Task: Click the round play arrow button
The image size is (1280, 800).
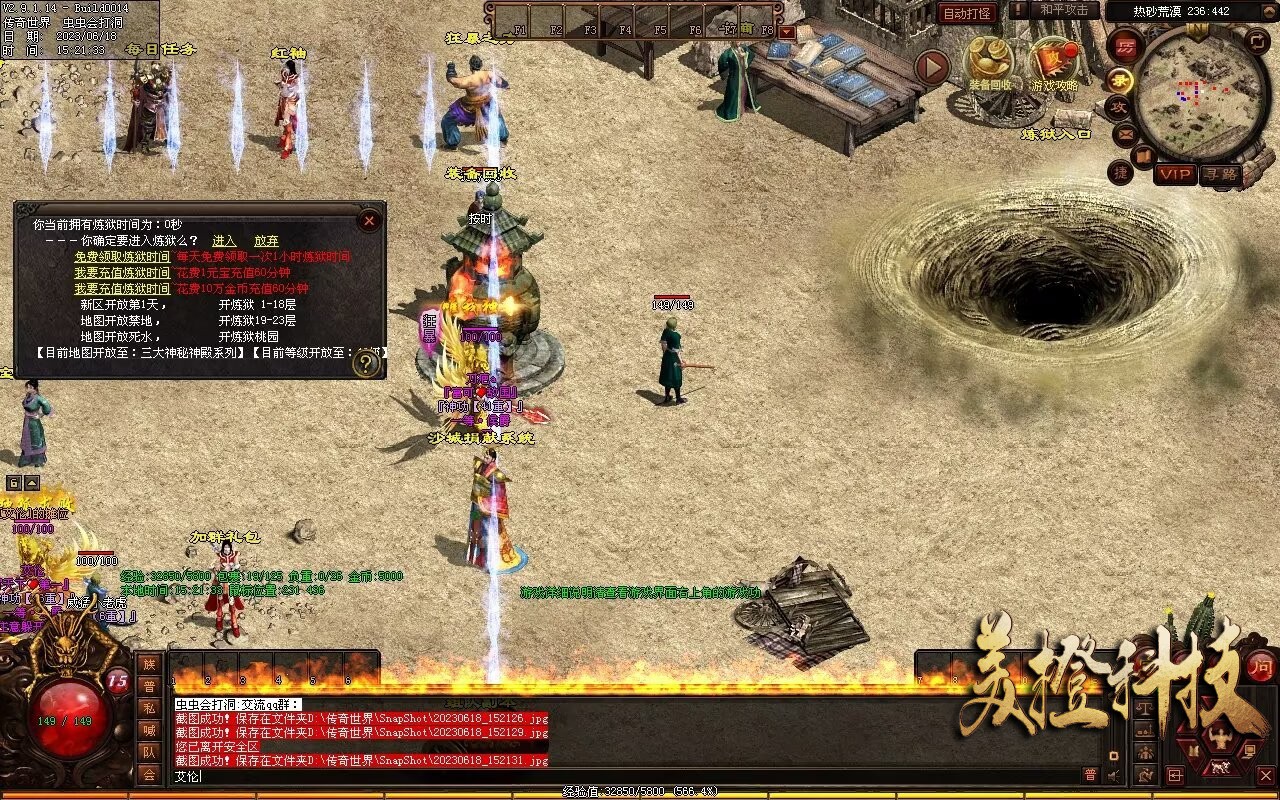Action: coord(932,67)
